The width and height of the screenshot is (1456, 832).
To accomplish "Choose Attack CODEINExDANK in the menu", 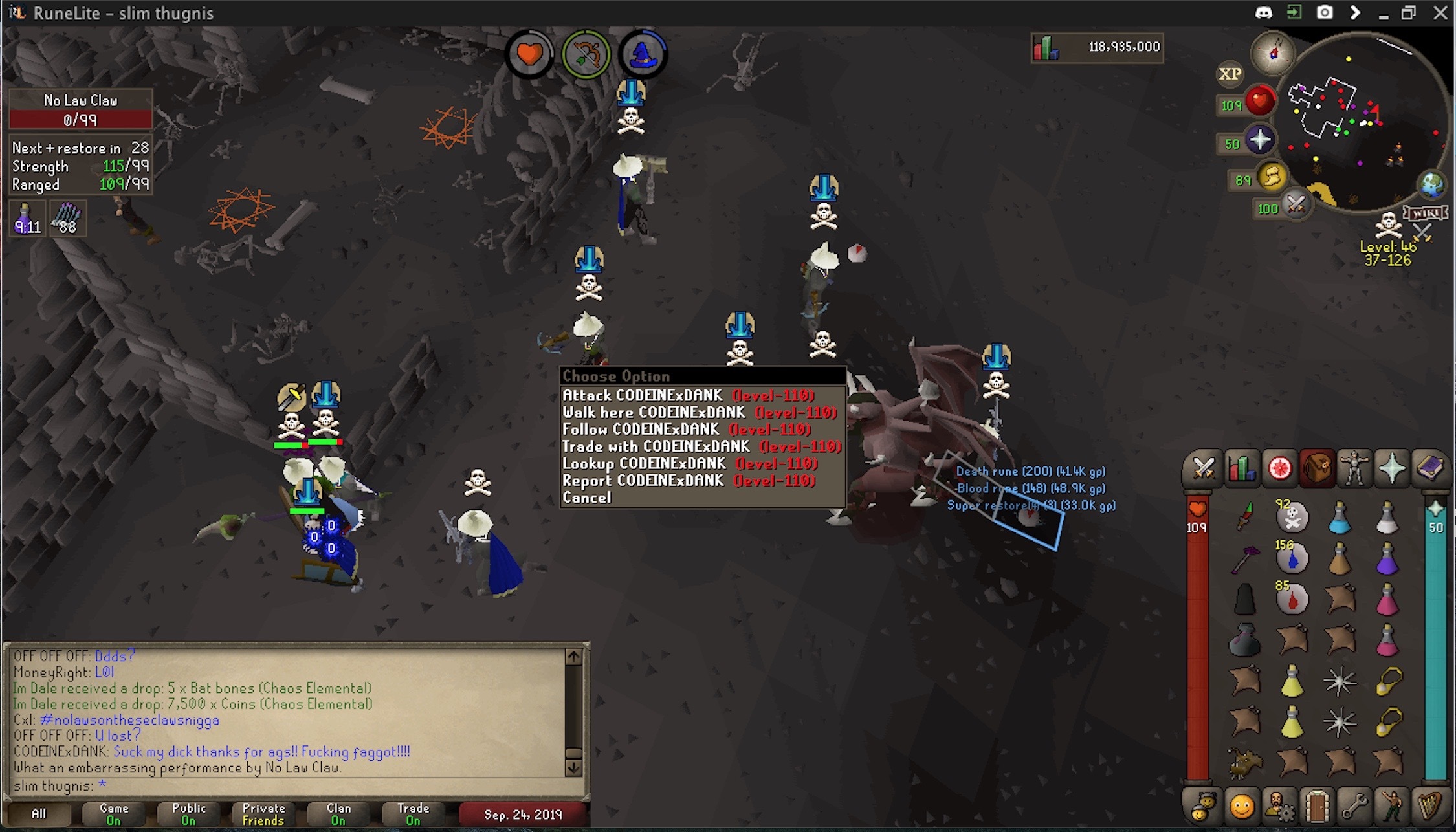I will pos(688,395).
